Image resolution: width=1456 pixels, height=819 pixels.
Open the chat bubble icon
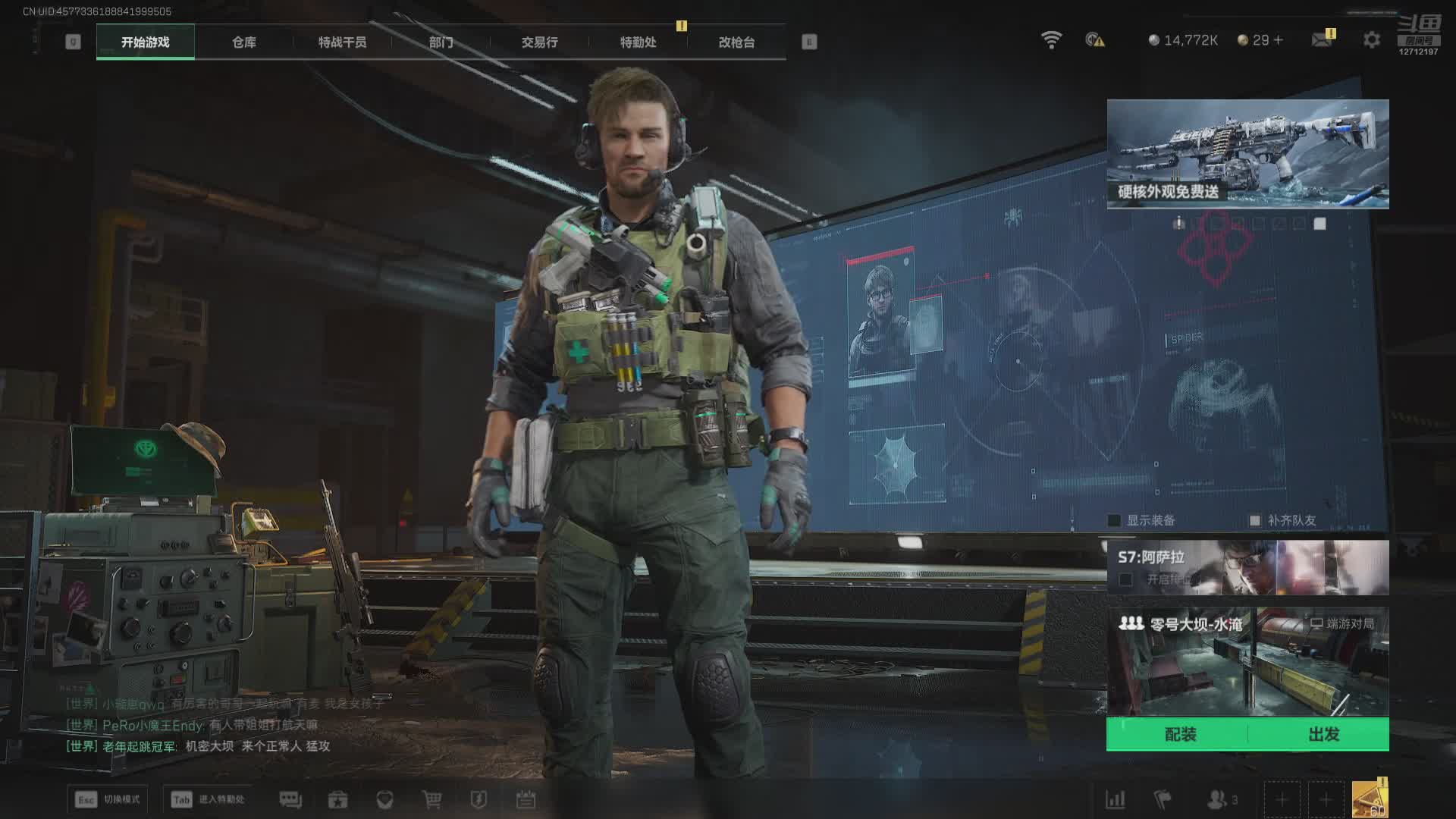click(x=290, y=799)
